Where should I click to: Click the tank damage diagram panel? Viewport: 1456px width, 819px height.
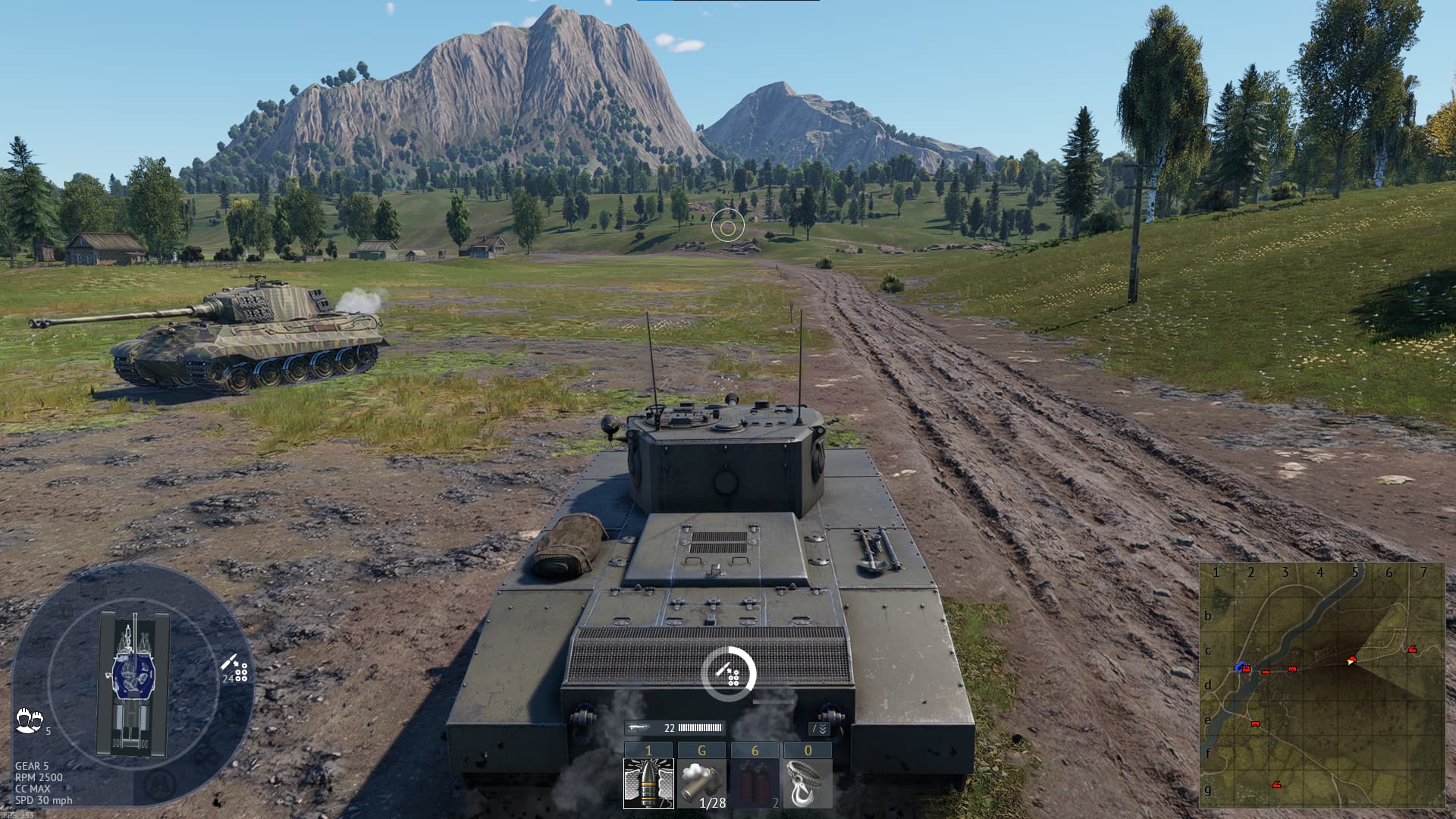(133, 682)
